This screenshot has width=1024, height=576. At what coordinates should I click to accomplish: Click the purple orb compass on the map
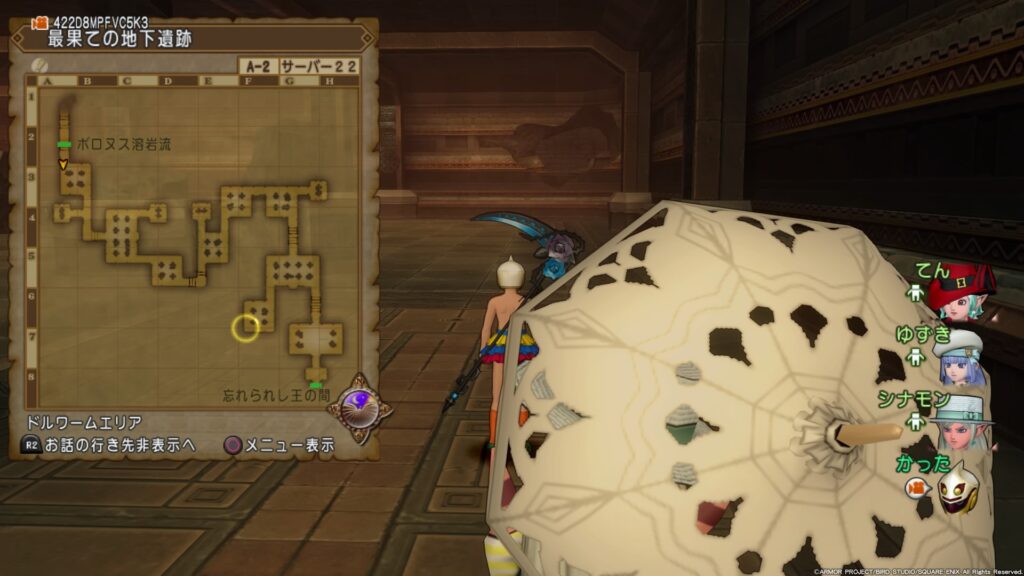[x=359, y=405]
